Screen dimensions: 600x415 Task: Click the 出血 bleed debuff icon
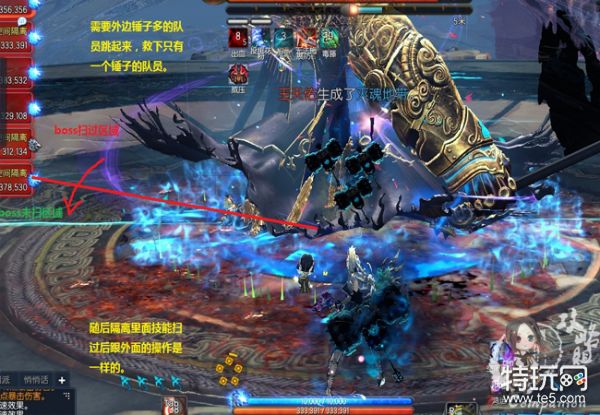pos(239,38)
